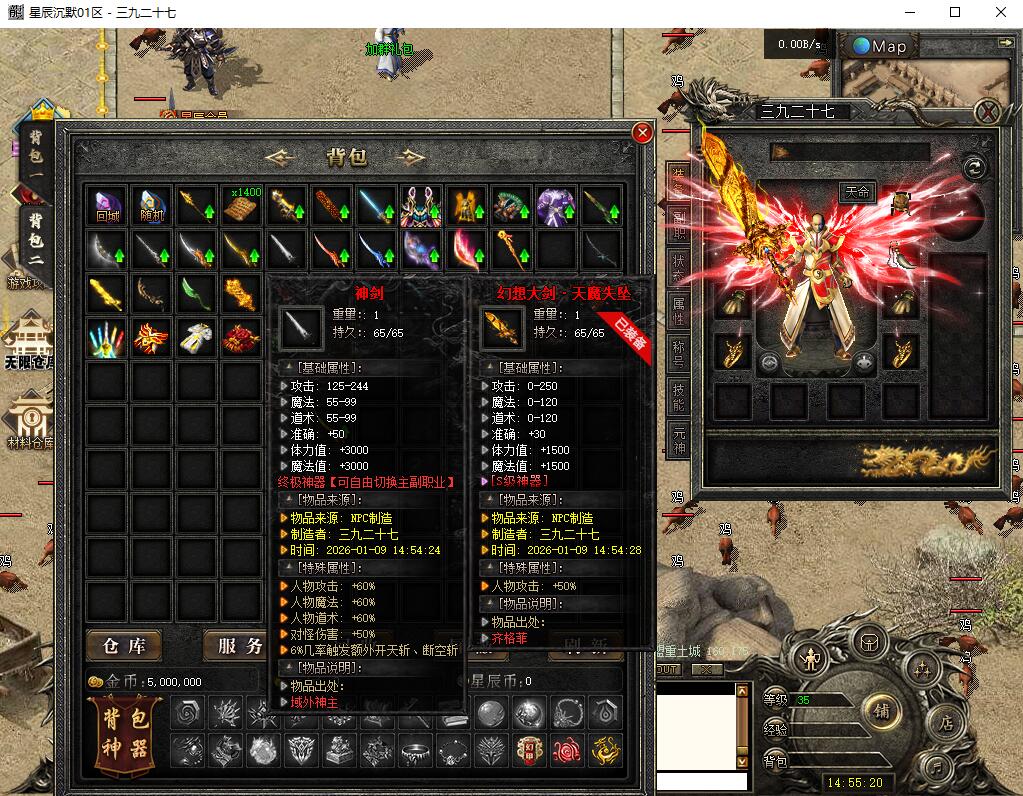Click the circular refresh arrows button

point(974,168)
